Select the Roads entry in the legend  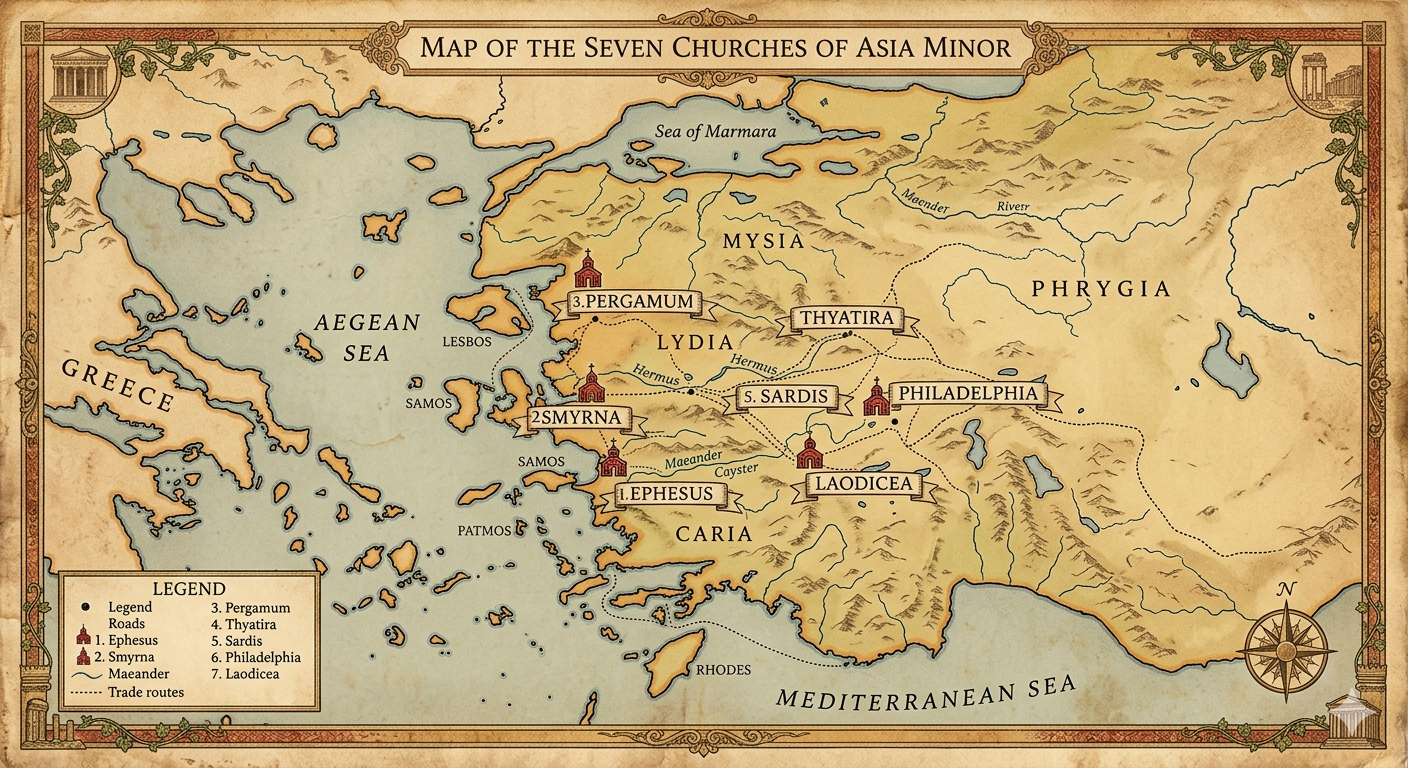(129, 623)
